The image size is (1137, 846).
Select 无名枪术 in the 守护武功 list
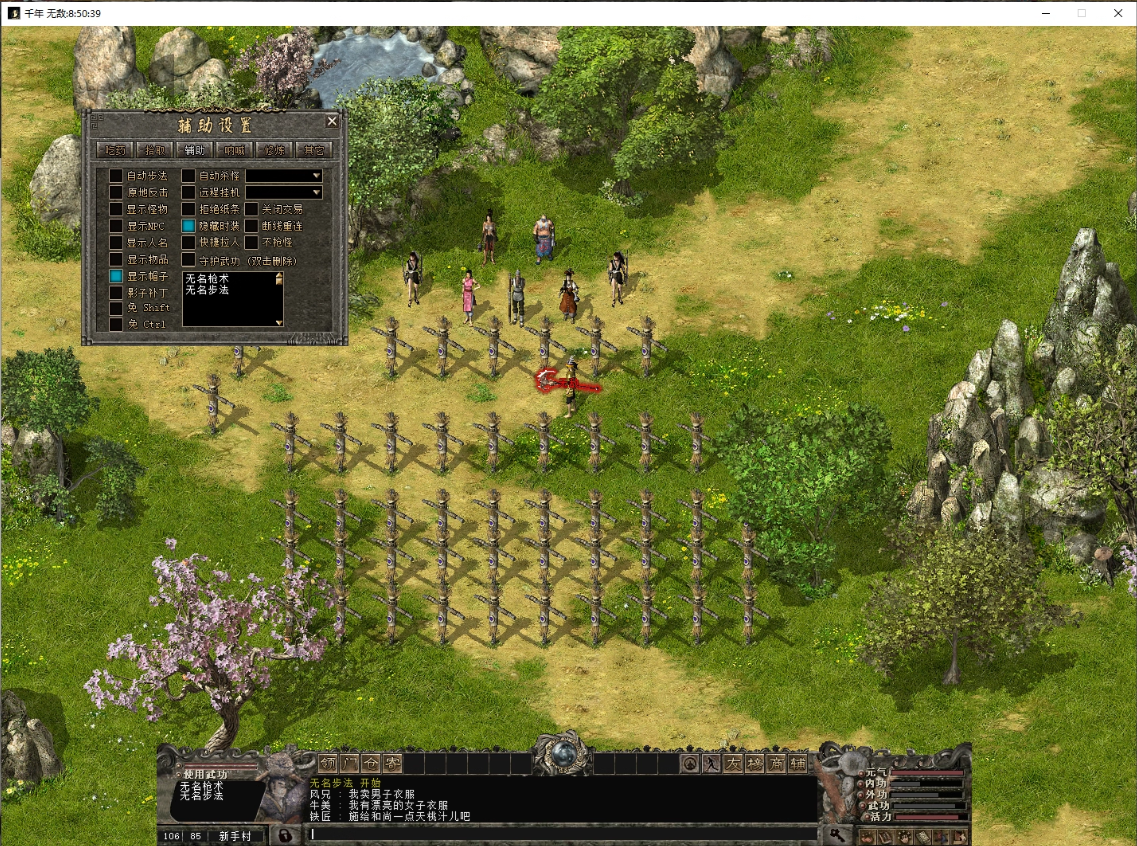point(207,278)
